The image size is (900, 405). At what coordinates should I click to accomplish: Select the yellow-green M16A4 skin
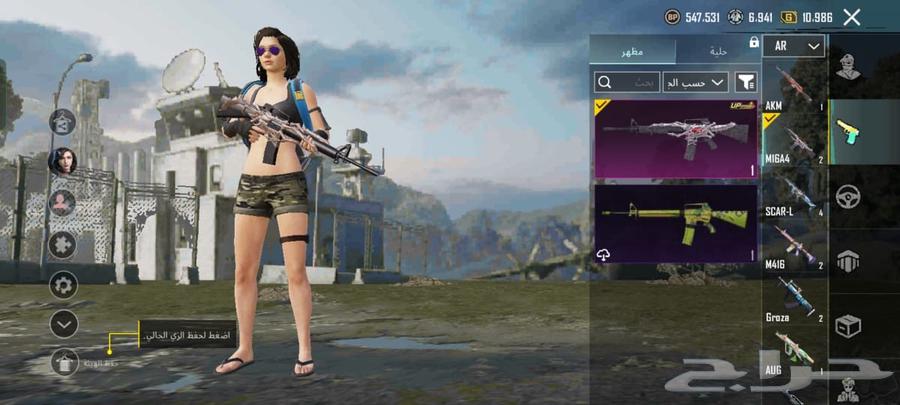click(676, 222)
